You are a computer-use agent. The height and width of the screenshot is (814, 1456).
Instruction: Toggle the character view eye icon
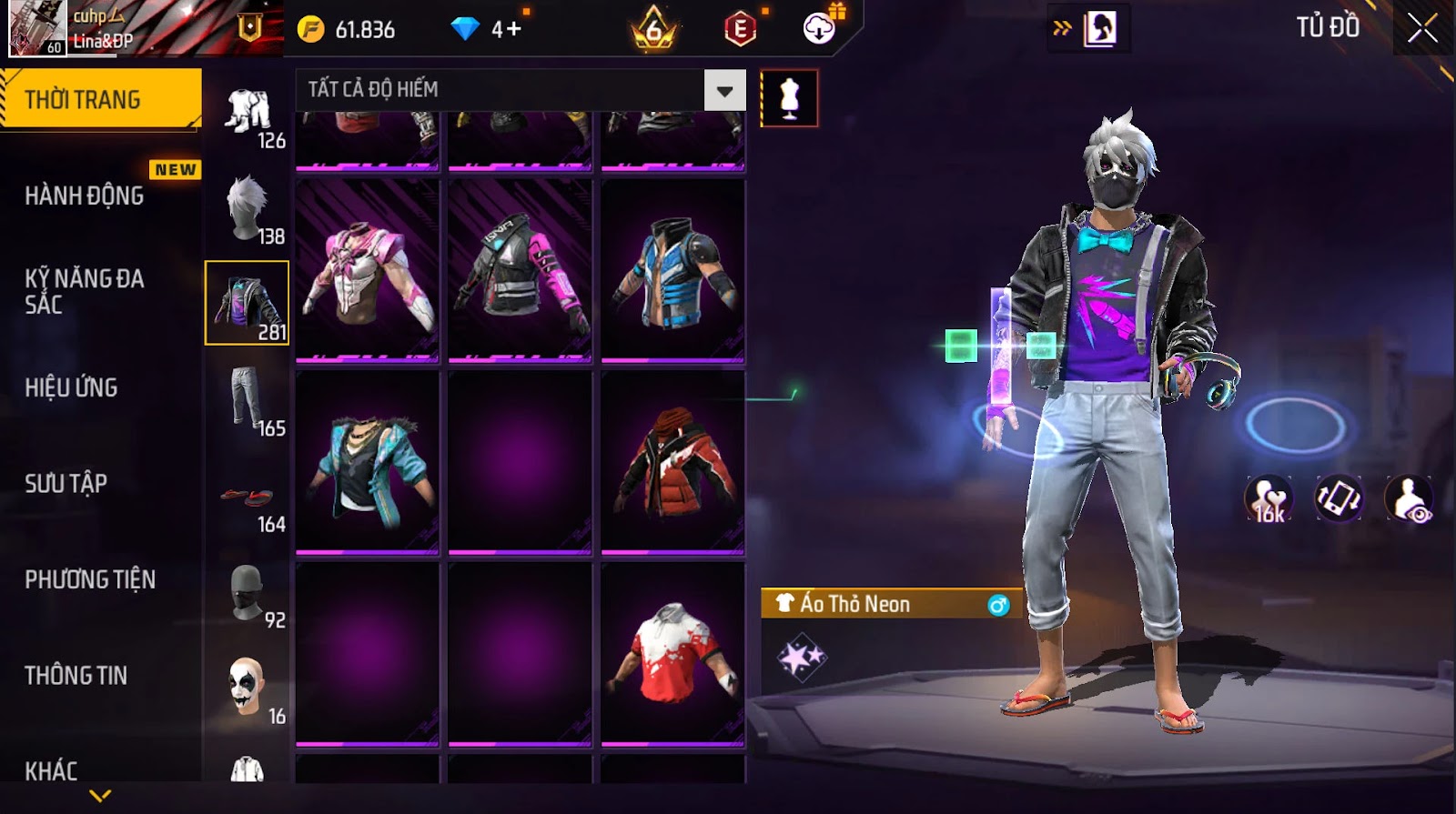1408,499
